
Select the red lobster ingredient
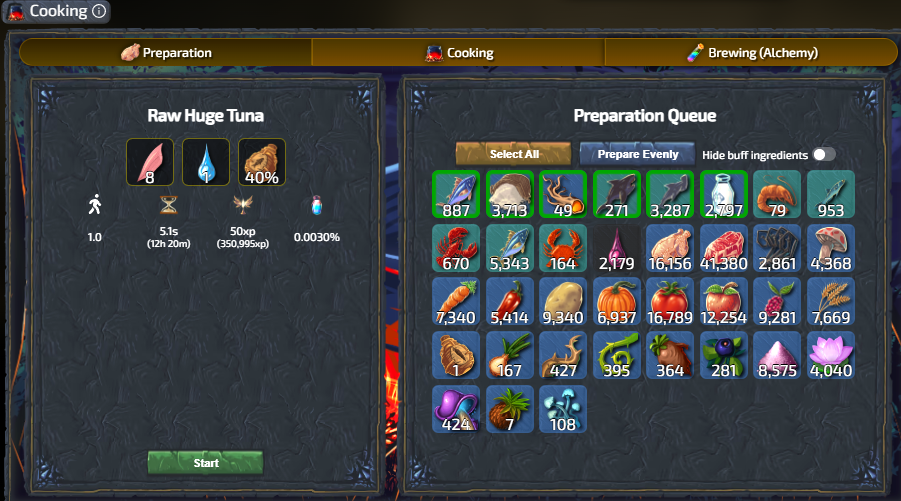(457, 248)
